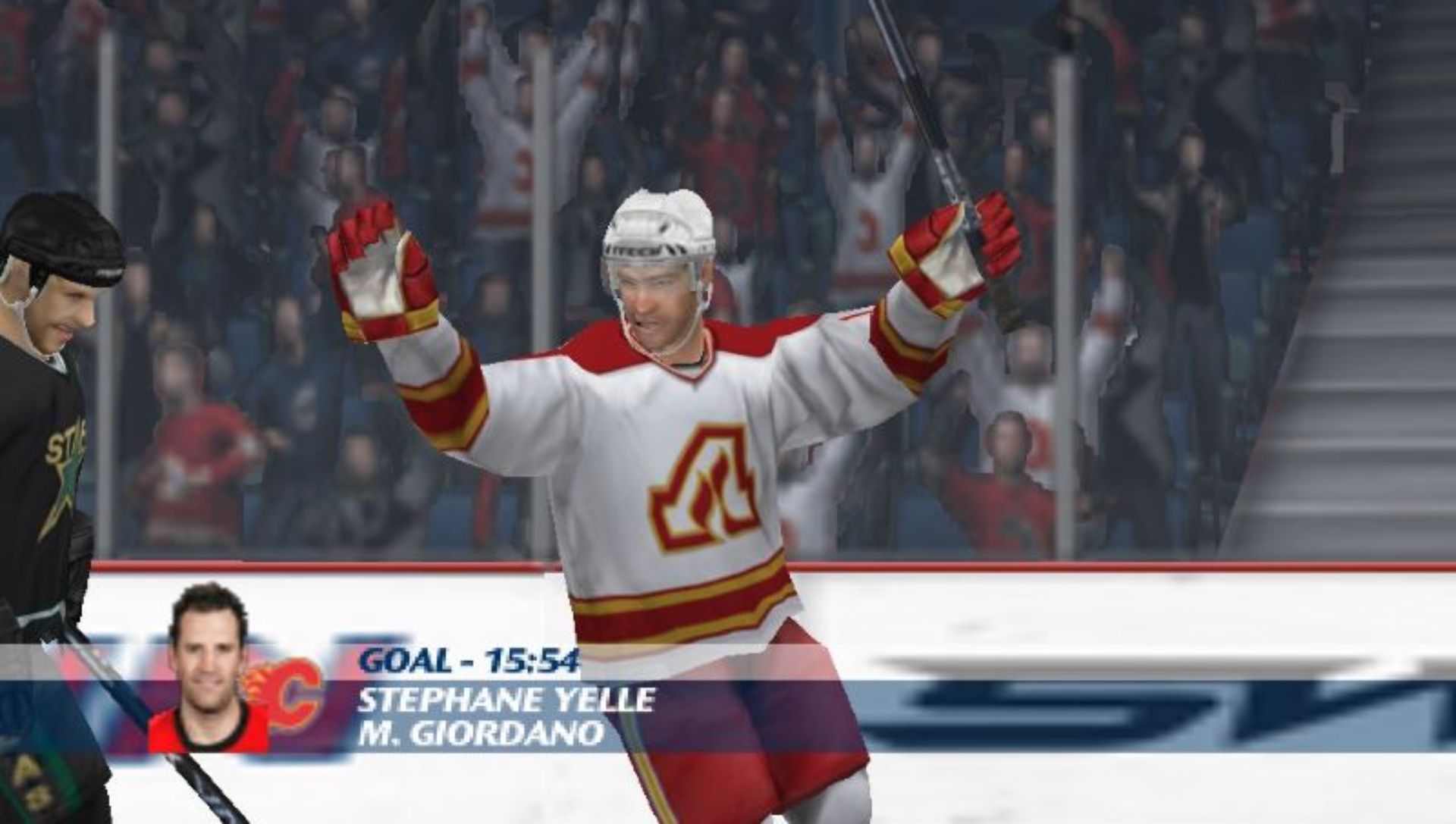
Task: Click the white helmet of the goal scorer
Action: click(x=658, y=227)
